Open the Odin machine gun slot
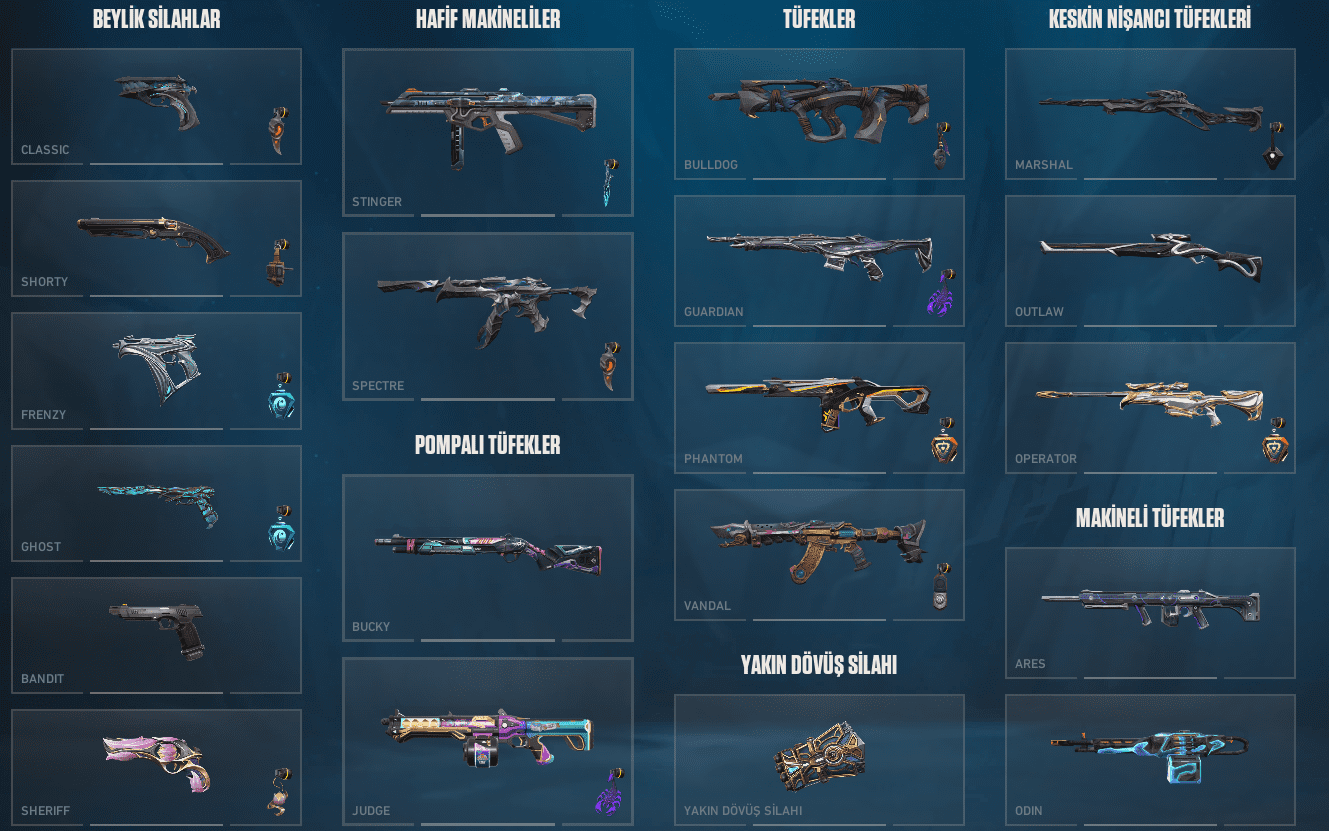1329x831 pixels. click(1150, 760)
